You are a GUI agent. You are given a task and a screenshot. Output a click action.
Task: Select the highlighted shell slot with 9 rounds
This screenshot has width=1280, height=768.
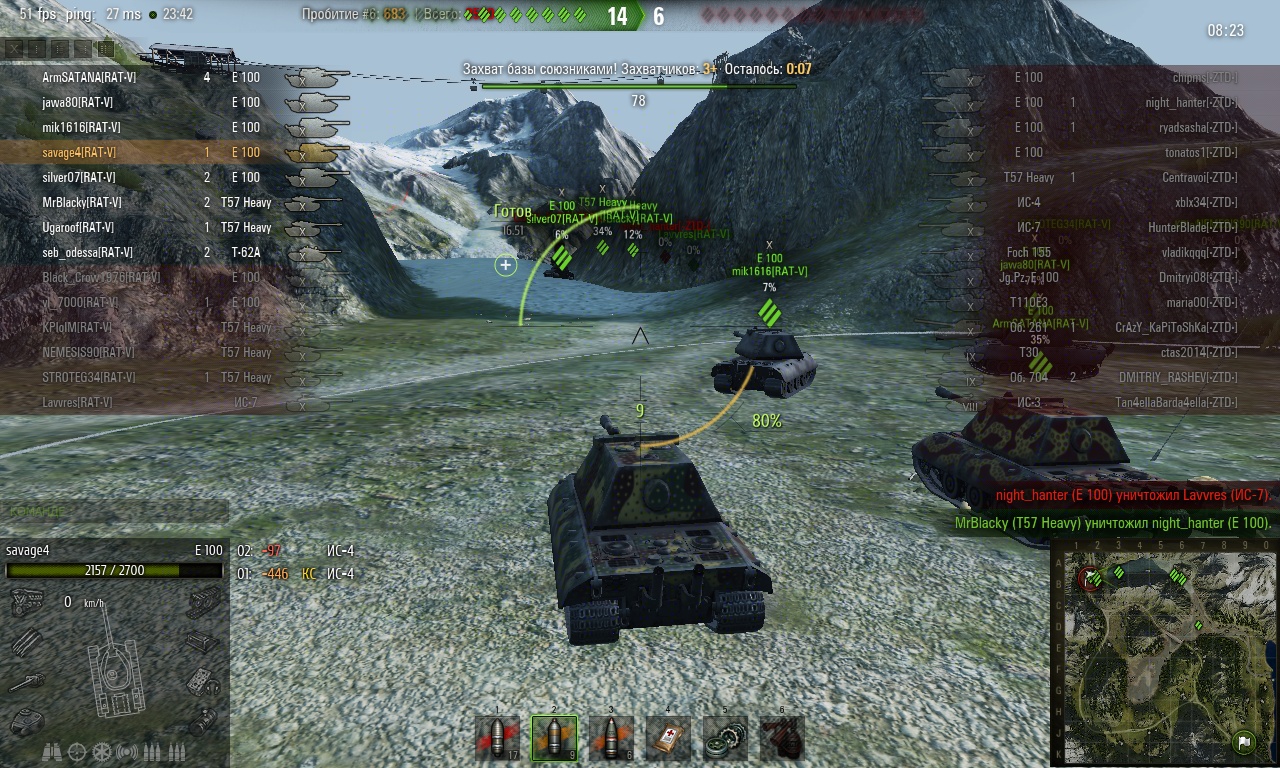(x=554, y=738)
